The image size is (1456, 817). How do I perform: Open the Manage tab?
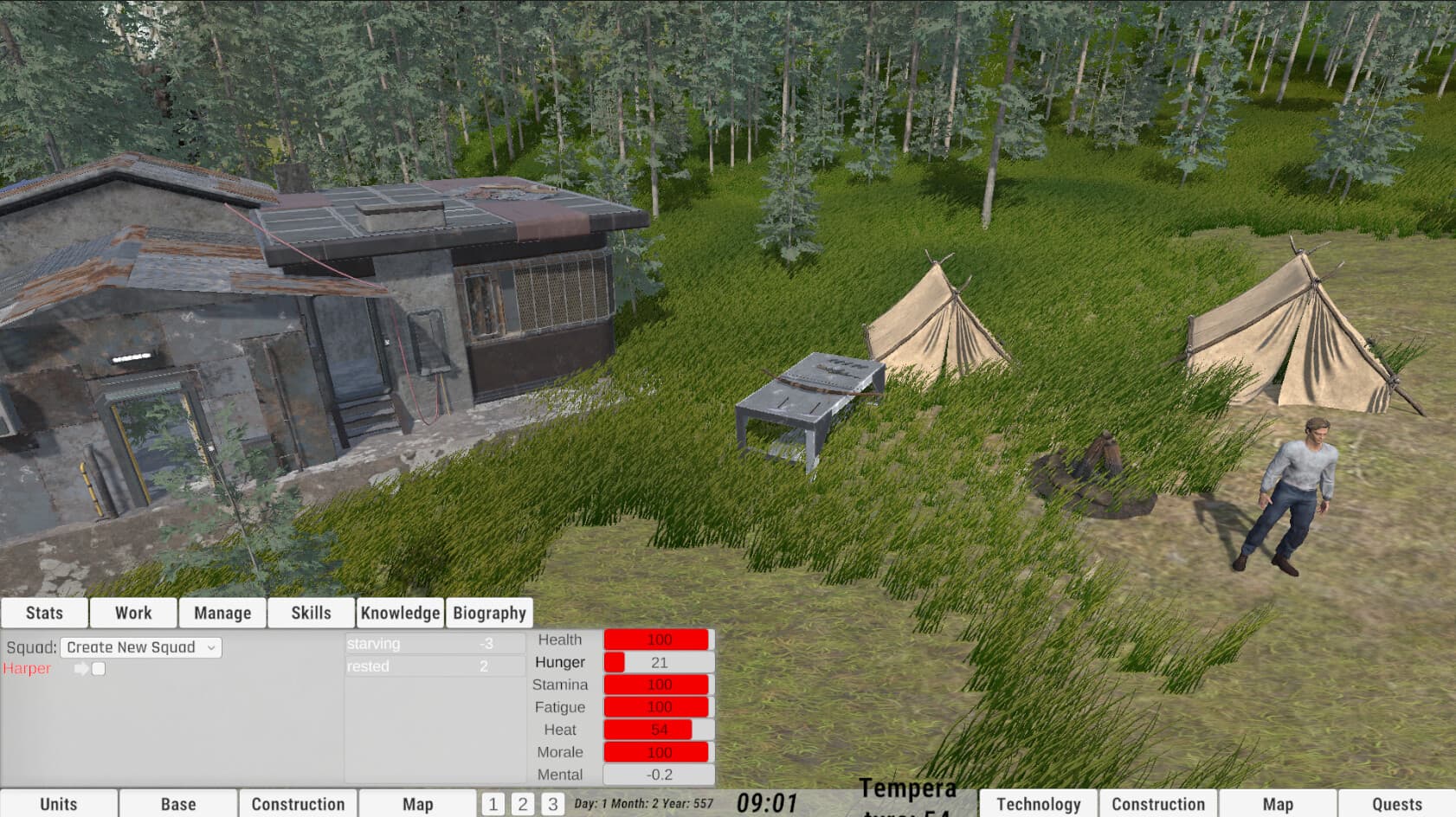coord(222,612)
